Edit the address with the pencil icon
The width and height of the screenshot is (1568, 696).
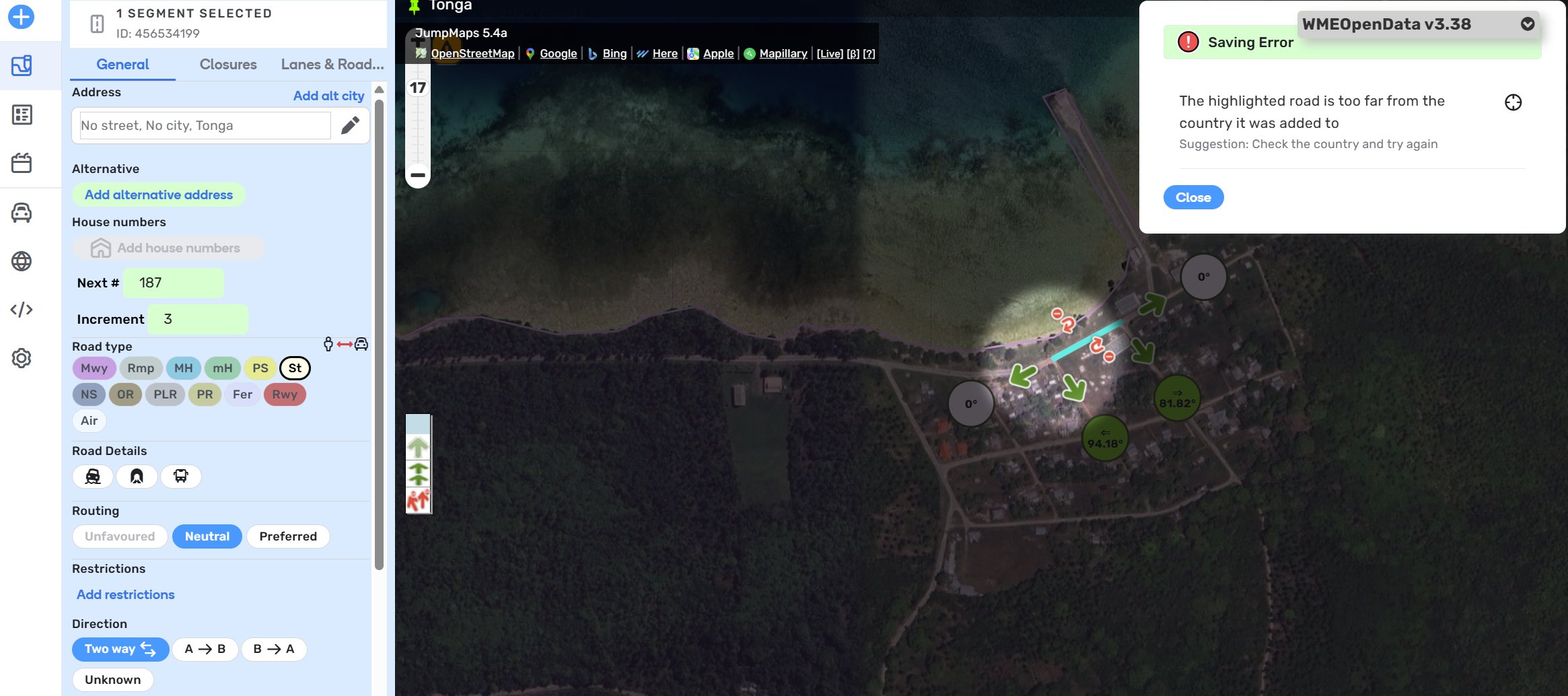350,125
